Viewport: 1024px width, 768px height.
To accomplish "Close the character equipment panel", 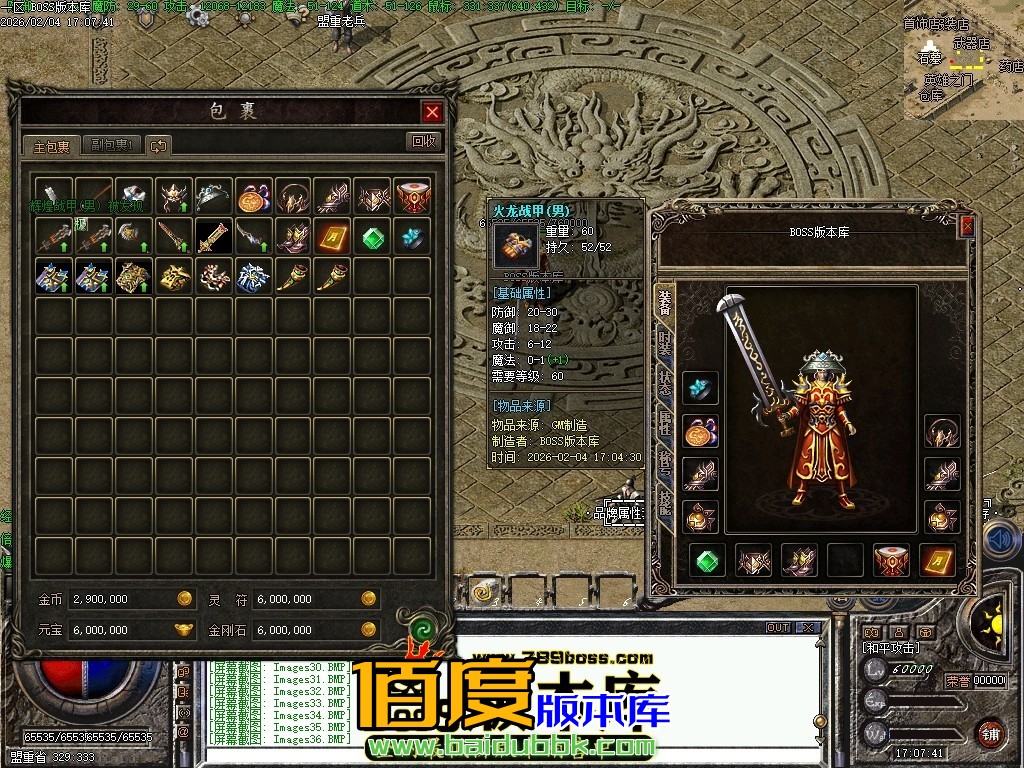I will click(x=967, y=227).
